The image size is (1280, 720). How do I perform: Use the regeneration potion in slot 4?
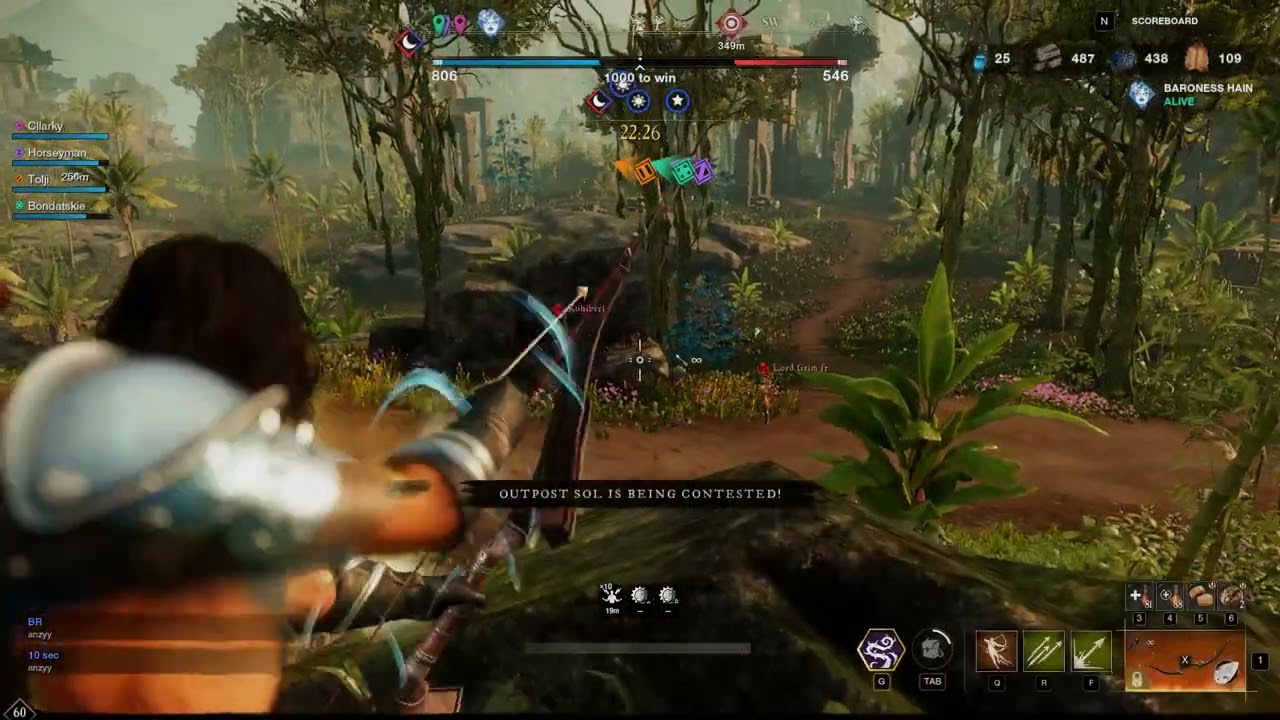[x=1169, y=597]
